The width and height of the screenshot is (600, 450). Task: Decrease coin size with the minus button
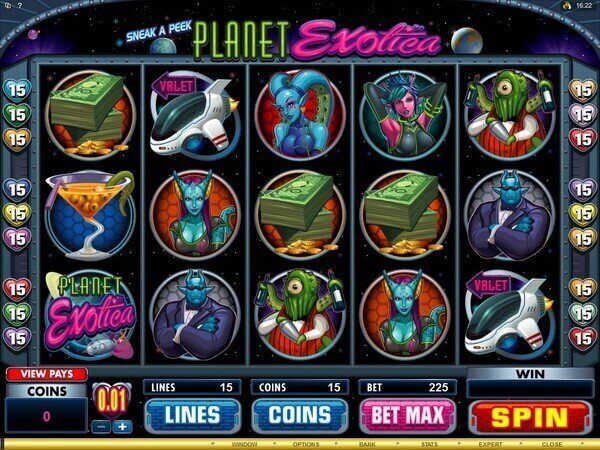(103, 426)
